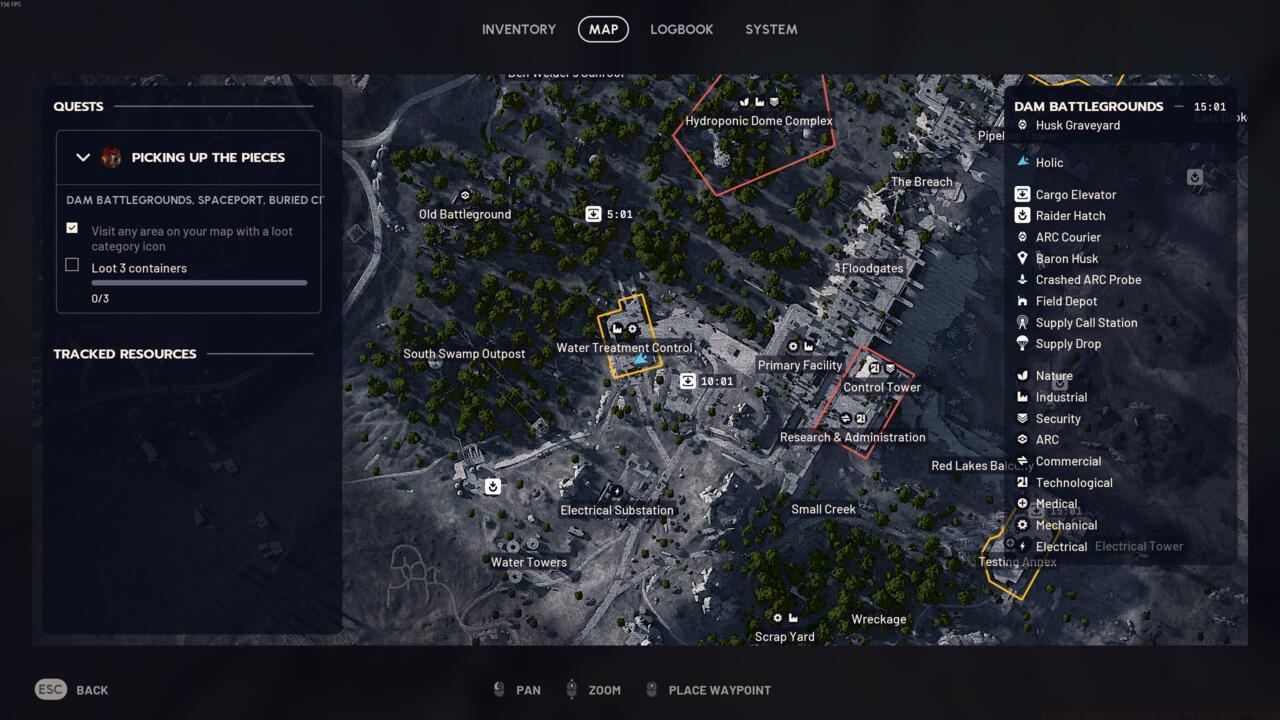Click the Baron Husk marker icon in legend
Image resolution: width=1280 pixels, height=720 pixels.
(1022, 258)
